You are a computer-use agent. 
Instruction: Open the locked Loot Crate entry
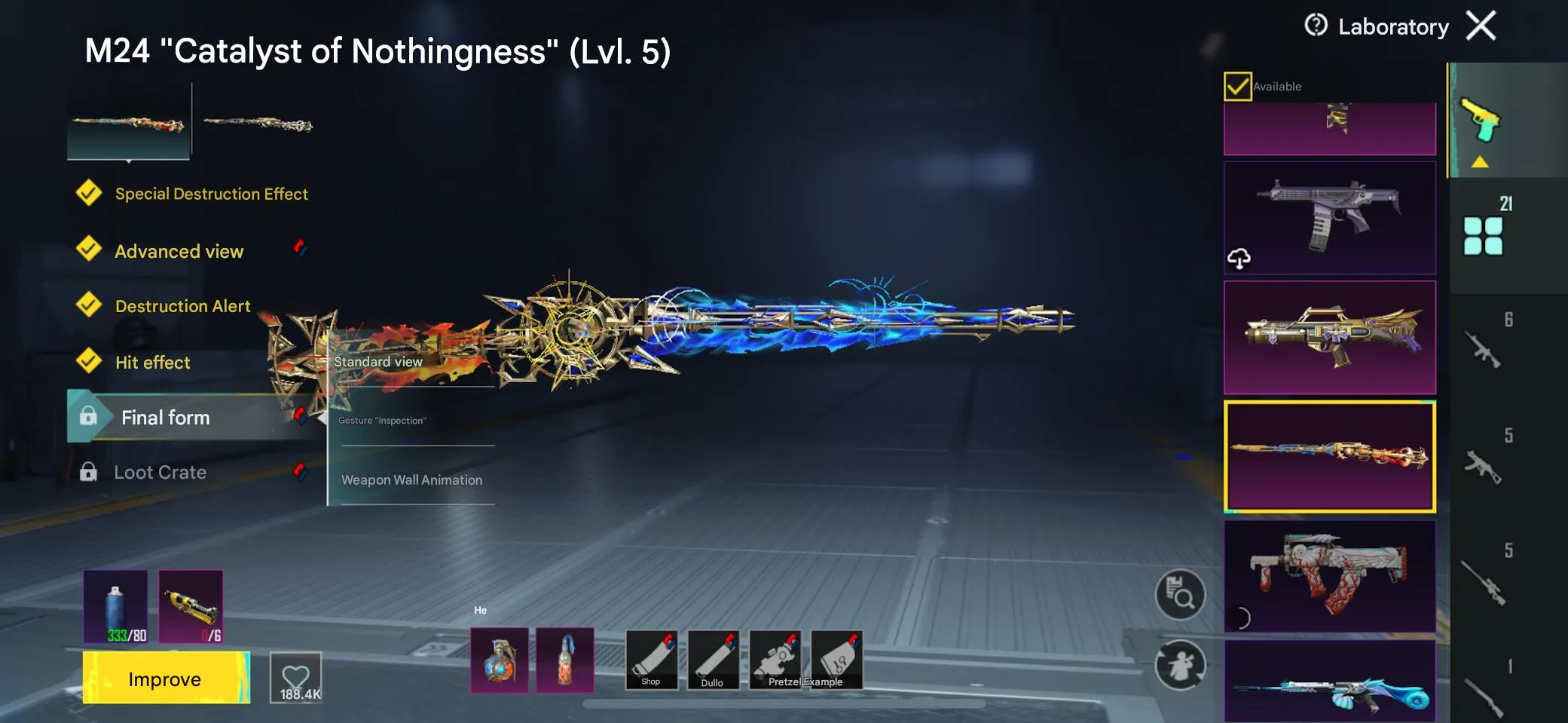pos(160,472)
